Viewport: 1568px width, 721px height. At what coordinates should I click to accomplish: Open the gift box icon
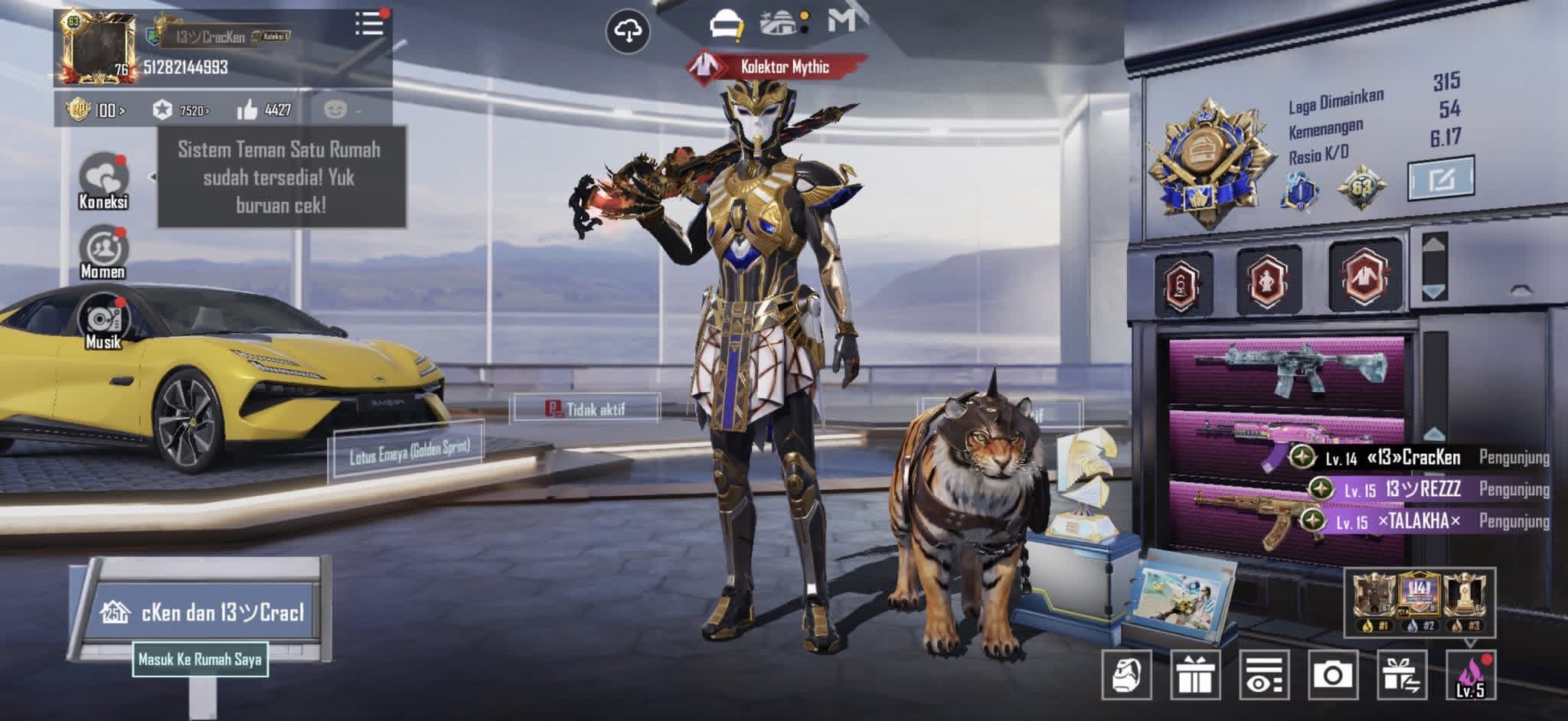pyautogui.click(x=1194, y=674)
